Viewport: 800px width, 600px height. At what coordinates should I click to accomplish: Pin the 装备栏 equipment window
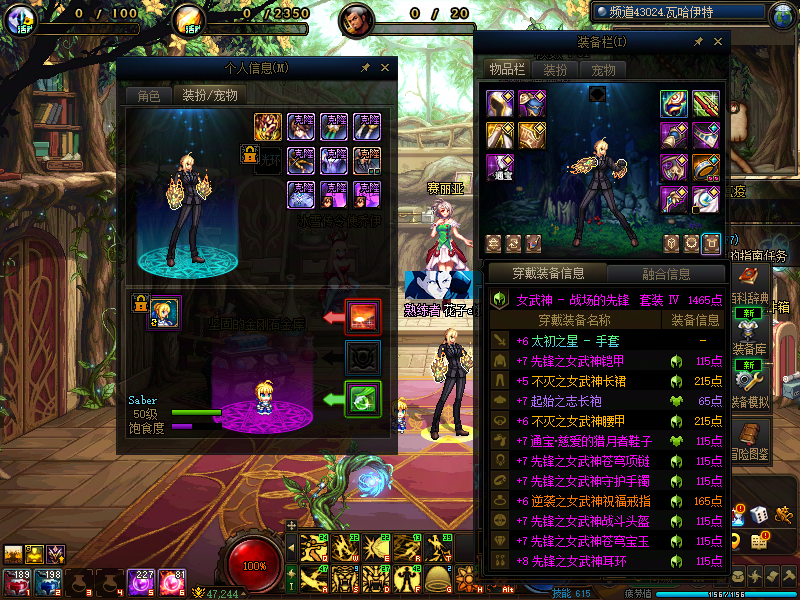coord(696,42)
